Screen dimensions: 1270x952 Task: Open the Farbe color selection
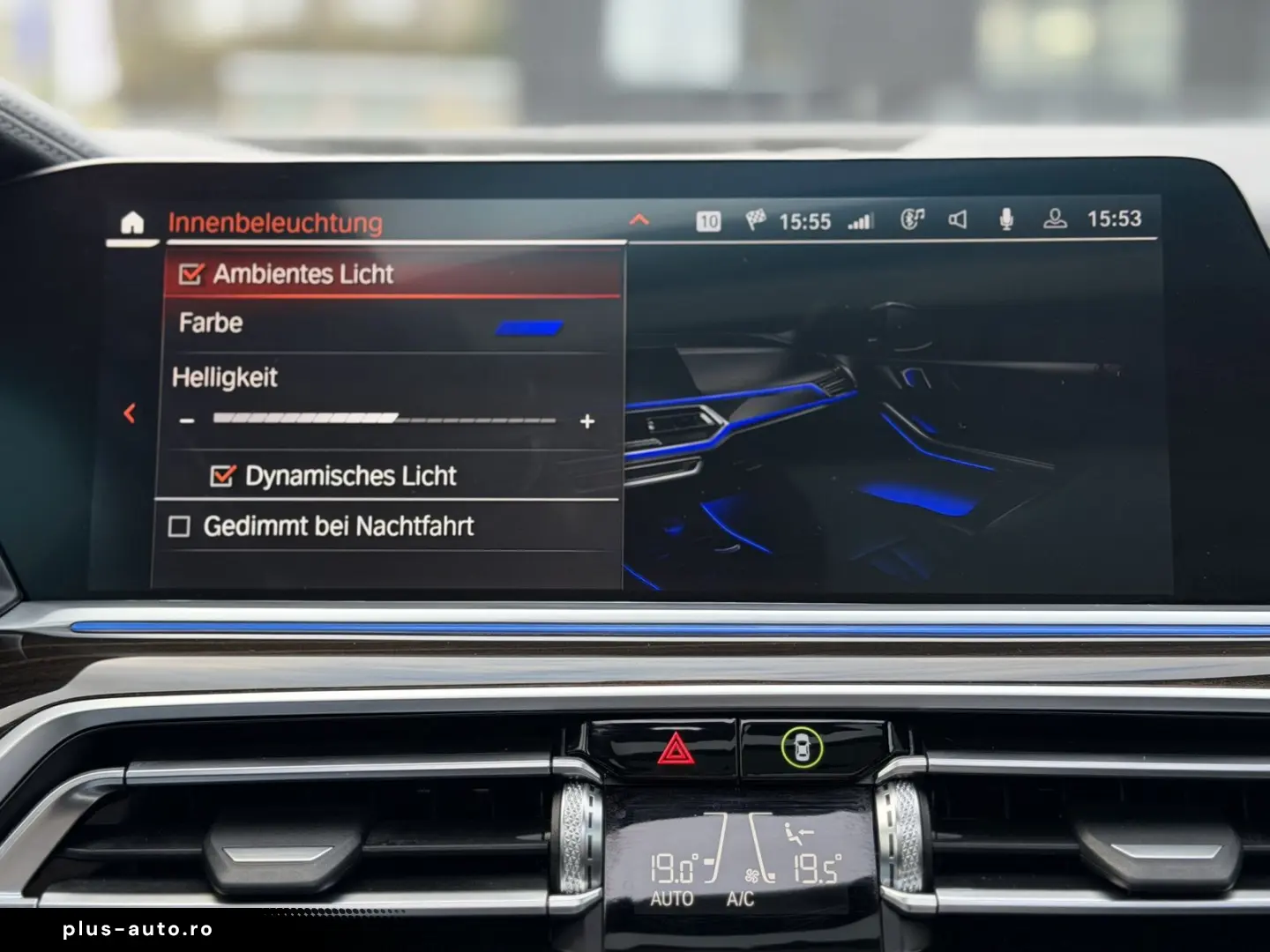point(529,328)
